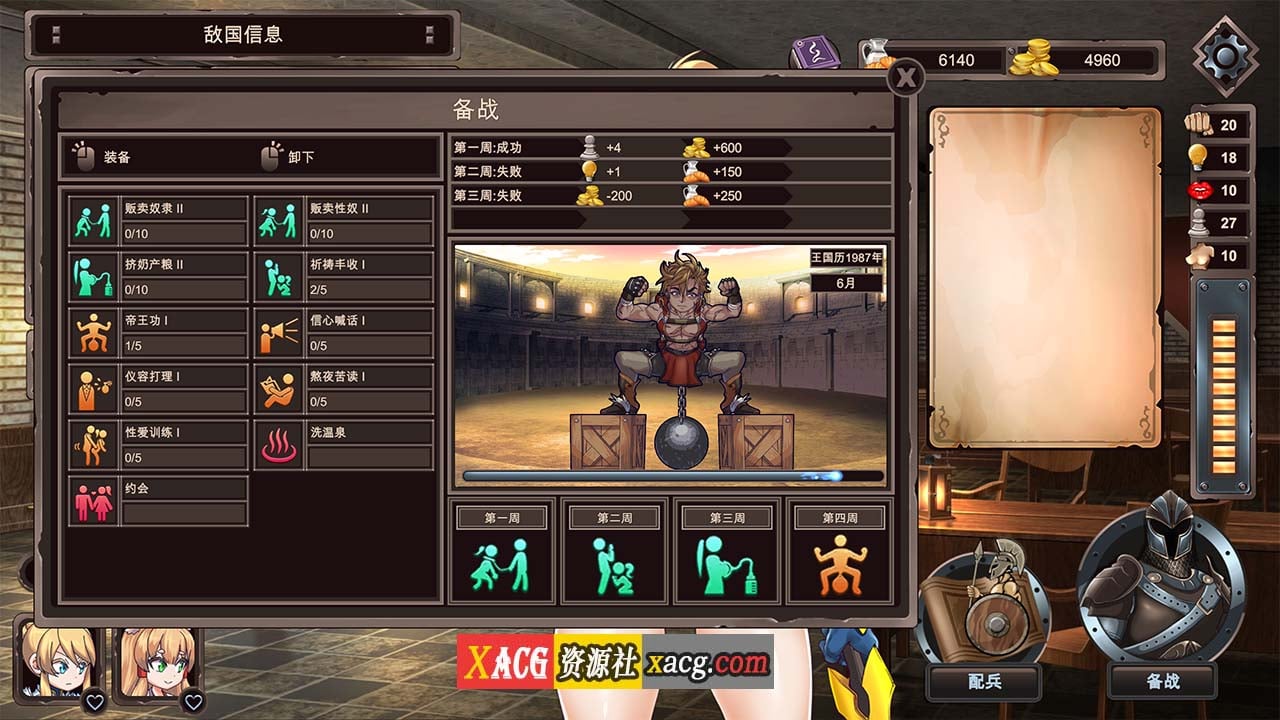The image size is (1280, 720).
Task: Click the 信心喊话 I megaphone icon
Action: tap(279, 330)
